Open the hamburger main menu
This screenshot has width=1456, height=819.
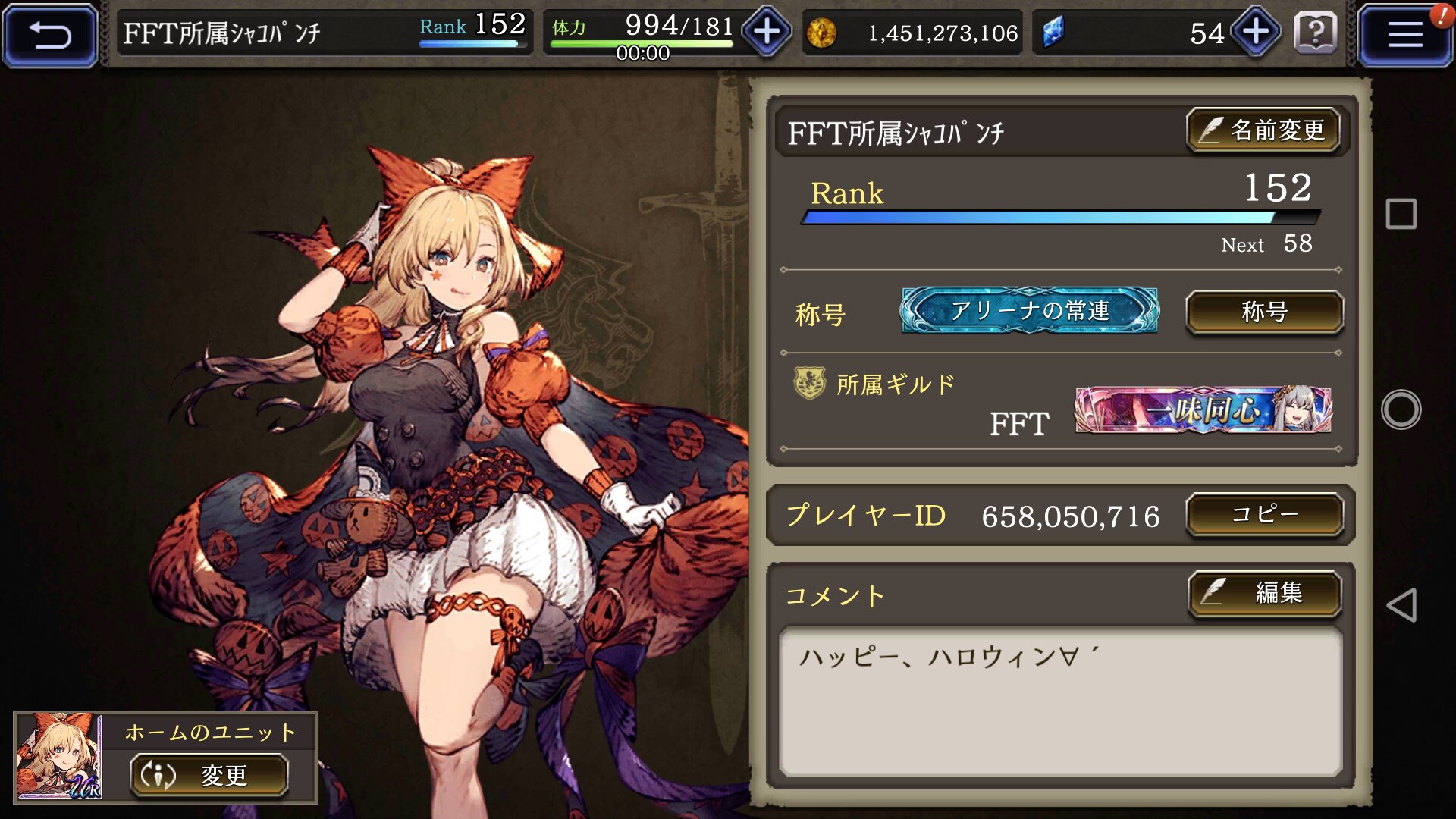1404,35
